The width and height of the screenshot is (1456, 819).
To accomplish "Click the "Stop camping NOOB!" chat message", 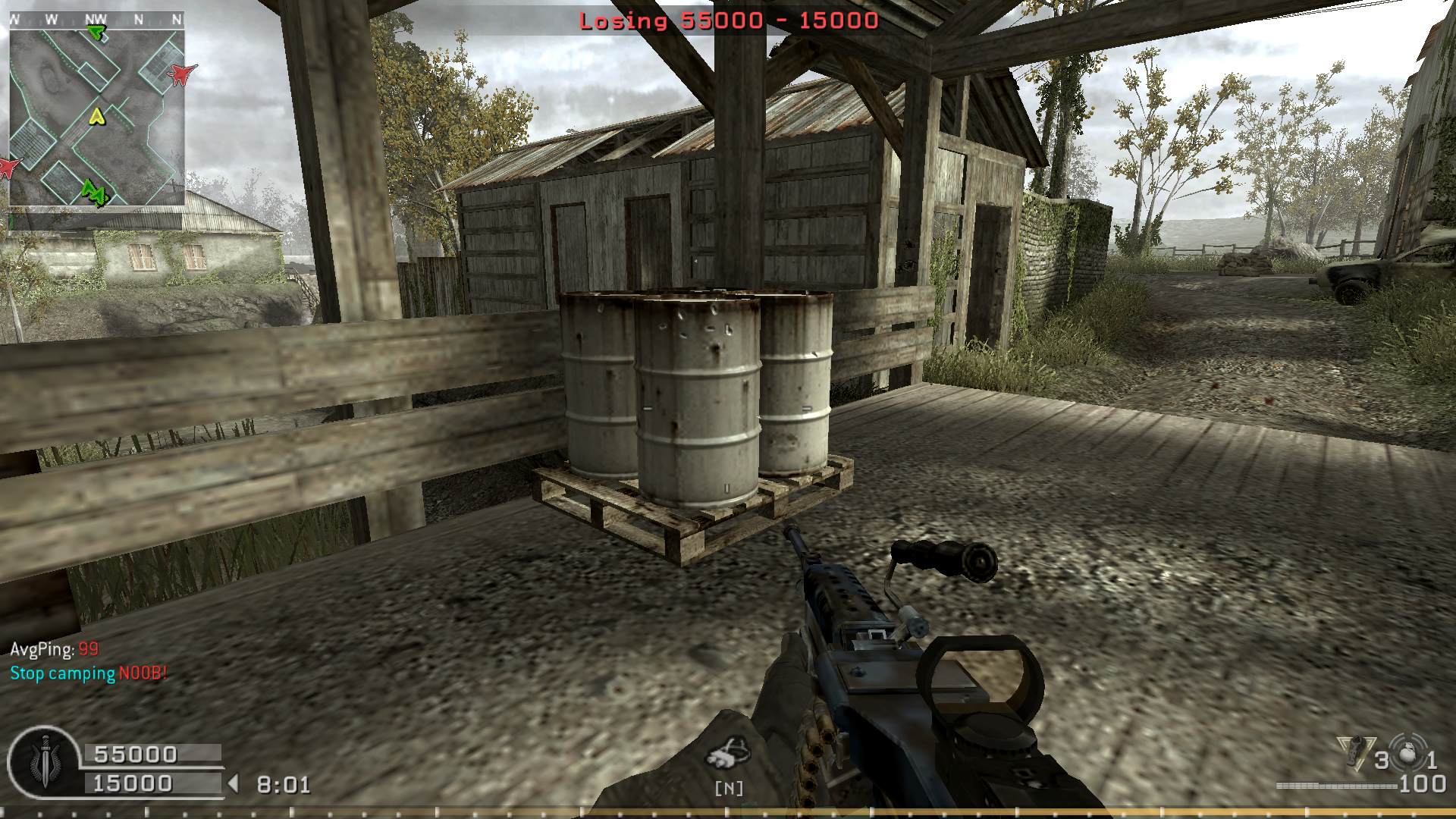I will pyautogui.click(x=89, y=673).
